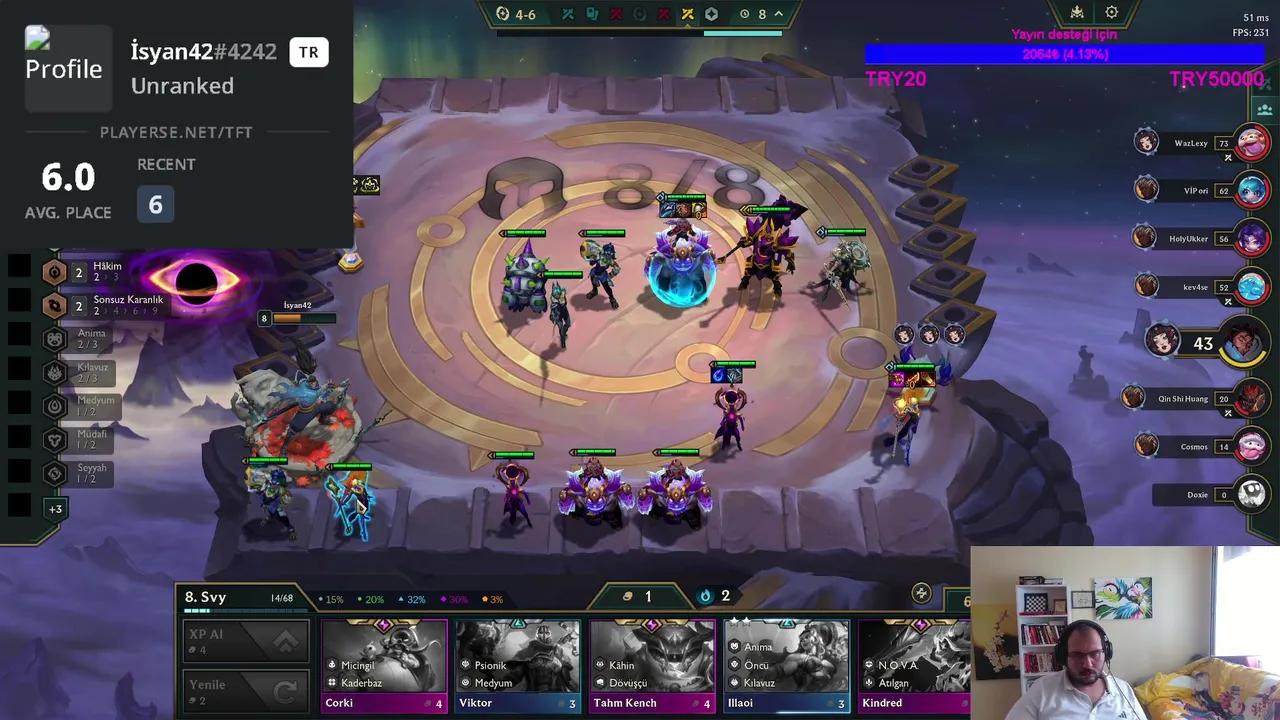
Task: Buy Corki from the shop
Action: click(x=384, y=665)
